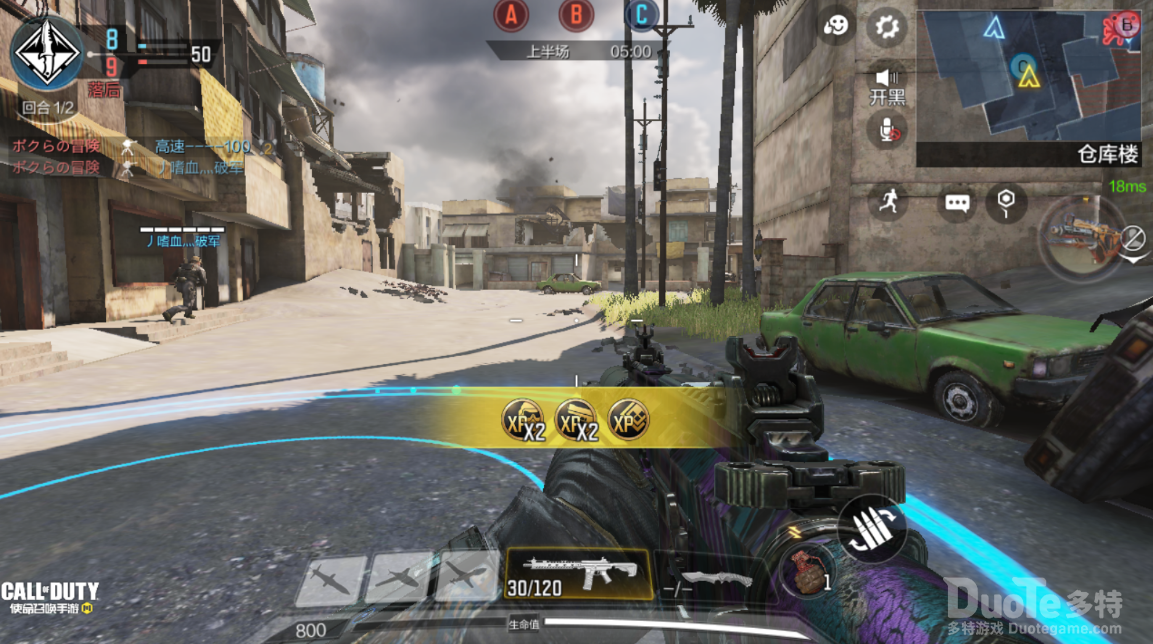Expand the minimap

1030,74
